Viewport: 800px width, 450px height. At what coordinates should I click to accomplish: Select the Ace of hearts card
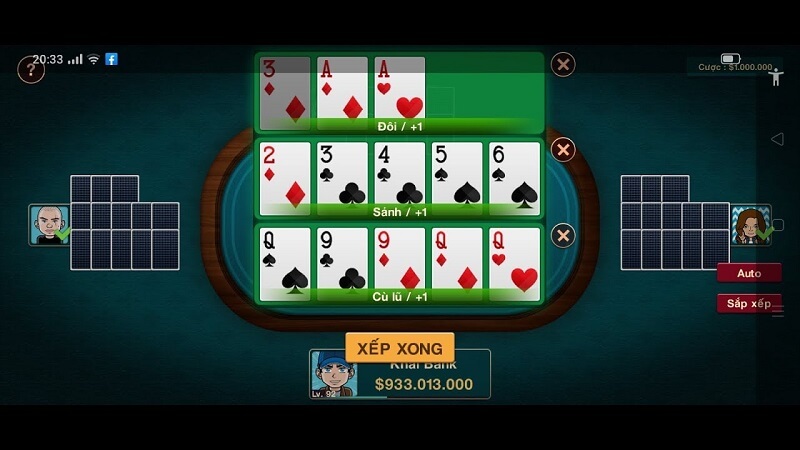pos(399,92)
